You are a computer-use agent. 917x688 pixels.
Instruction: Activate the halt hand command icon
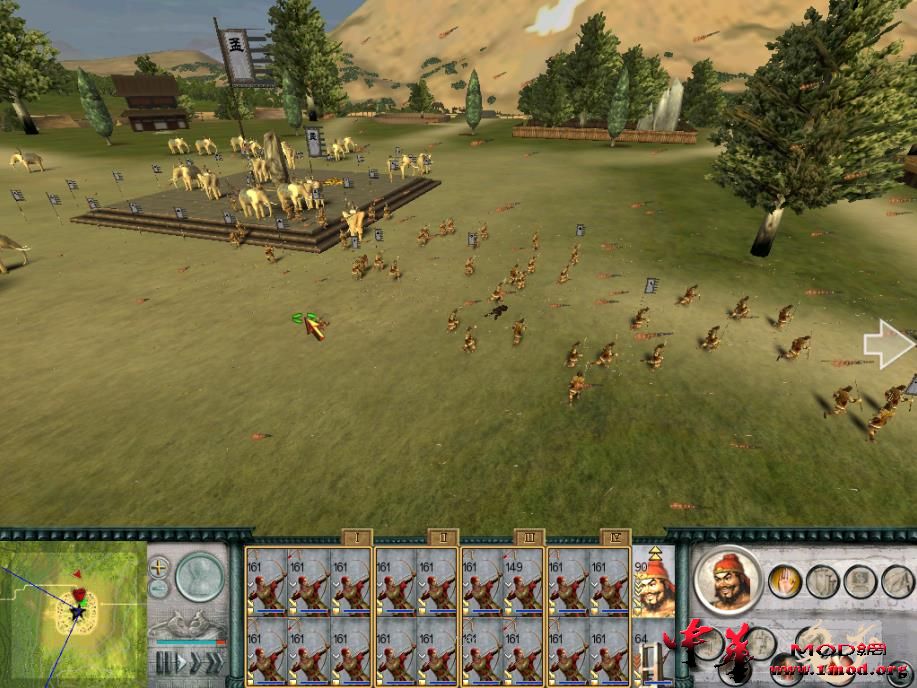pos(784,580)
